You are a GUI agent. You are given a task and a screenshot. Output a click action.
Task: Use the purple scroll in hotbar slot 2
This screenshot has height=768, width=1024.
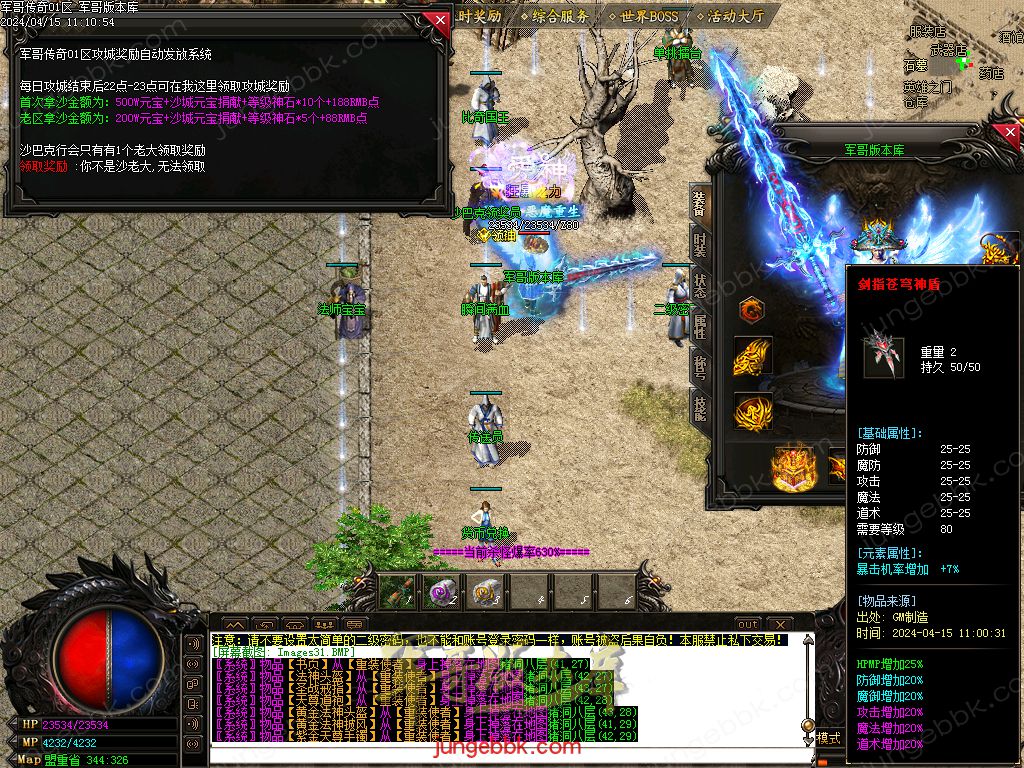coord(441,592)
